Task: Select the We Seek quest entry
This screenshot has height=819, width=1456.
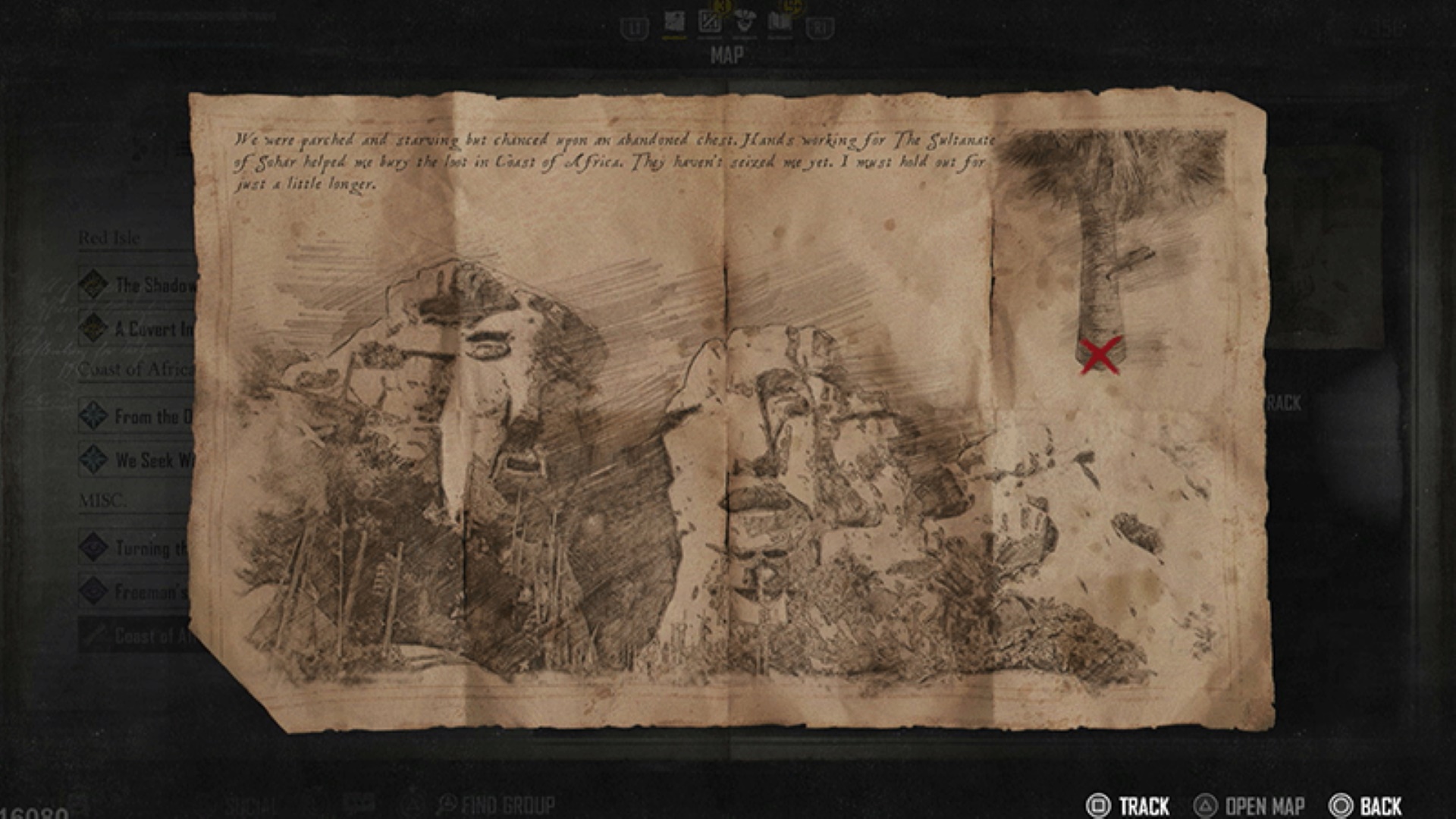Action: (x=144, y=460)
